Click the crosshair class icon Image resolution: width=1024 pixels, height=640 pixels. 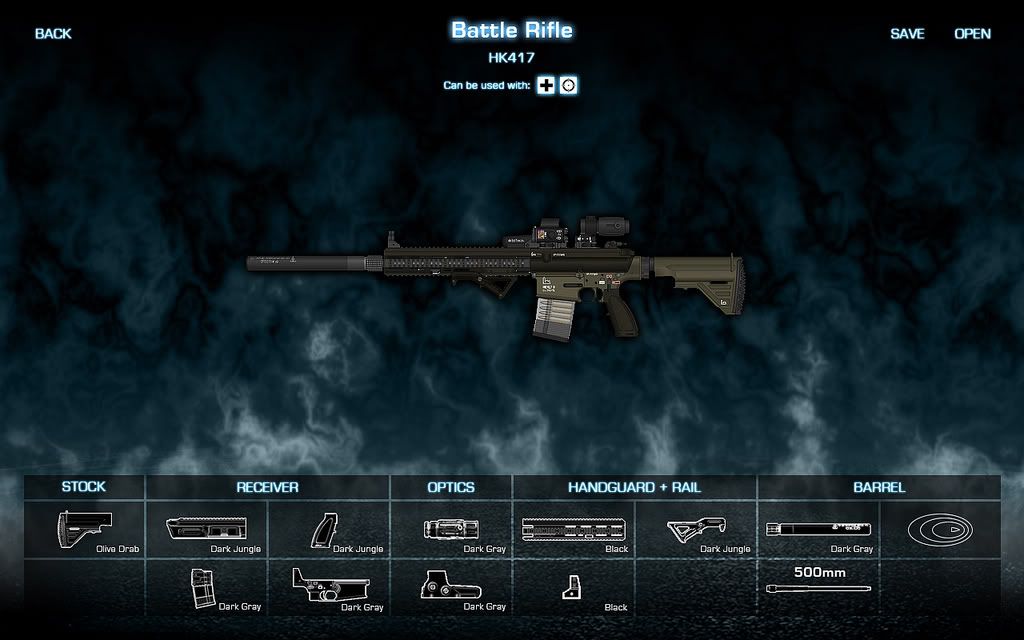coord(568,86)
